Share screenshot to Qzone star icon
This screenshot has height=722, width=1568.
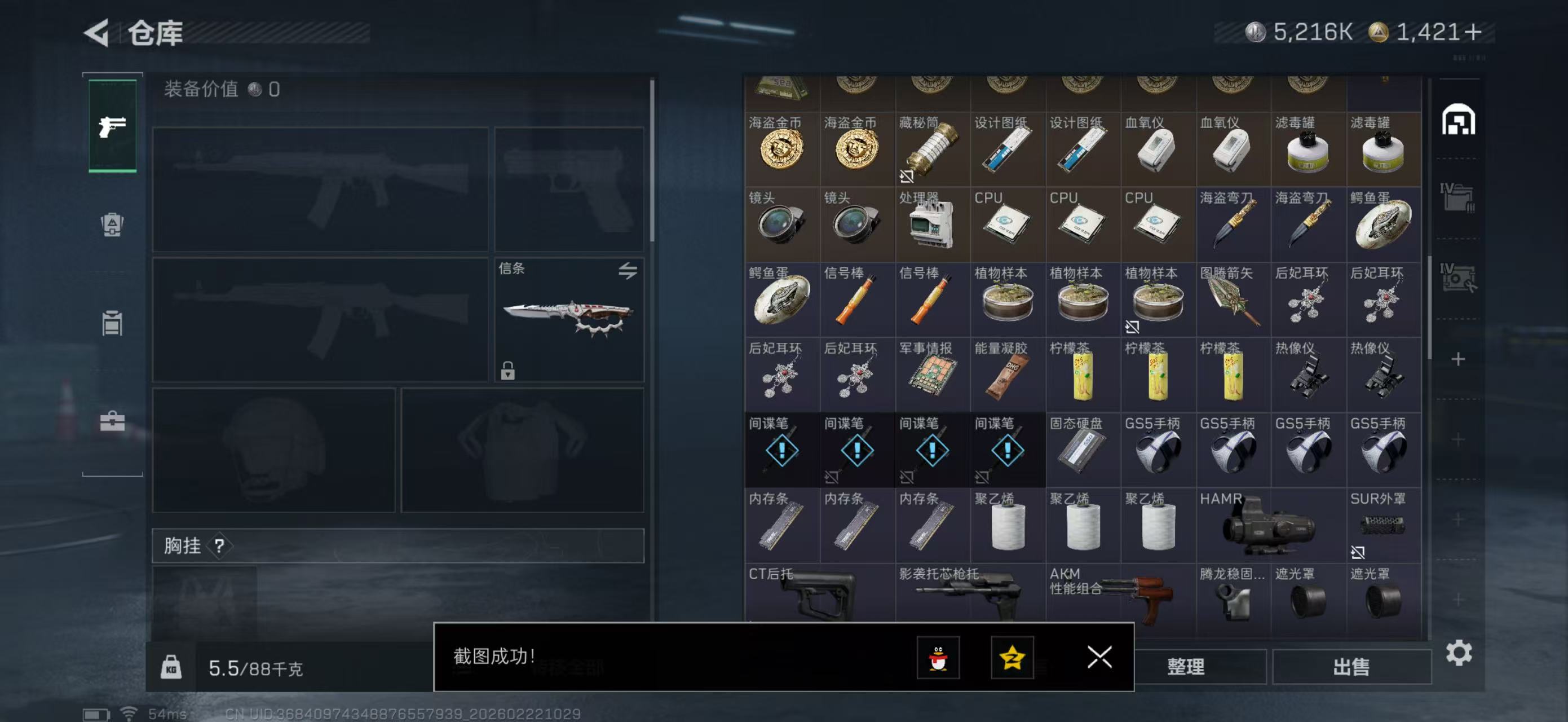pyautogui.click(x=1012, y=658)
